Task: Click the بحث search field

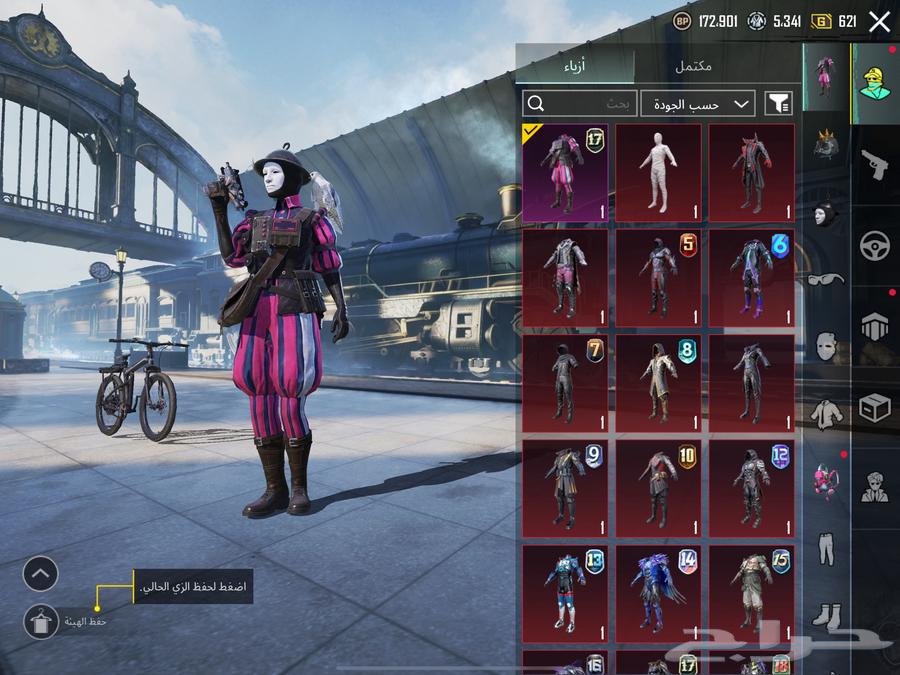Action: (x=579, y=103)
